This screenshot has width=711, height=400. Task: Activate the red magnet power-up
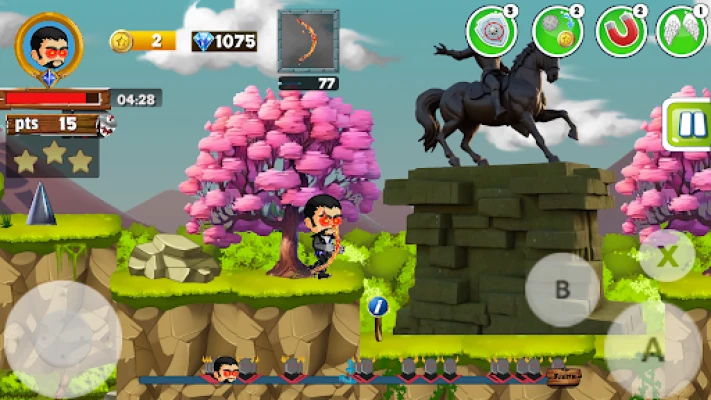tap(621, 32)
